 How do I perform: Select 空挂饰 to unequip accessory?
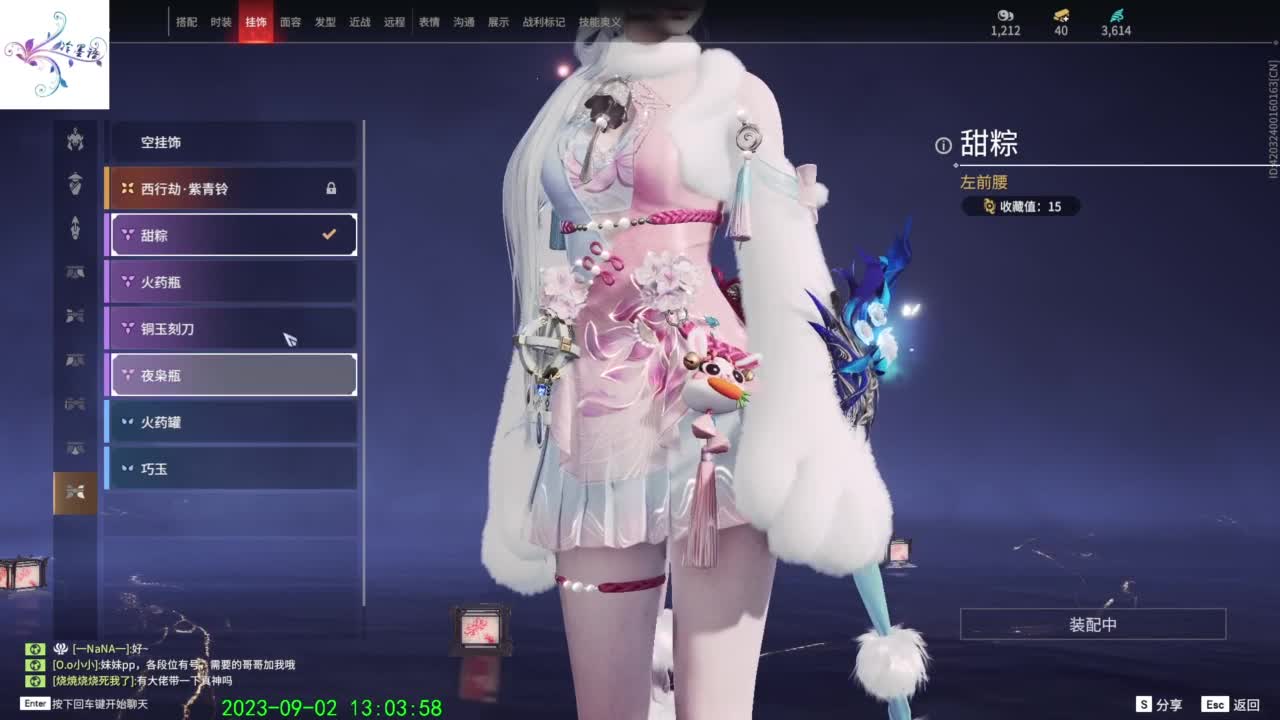[x=230, y=142]
